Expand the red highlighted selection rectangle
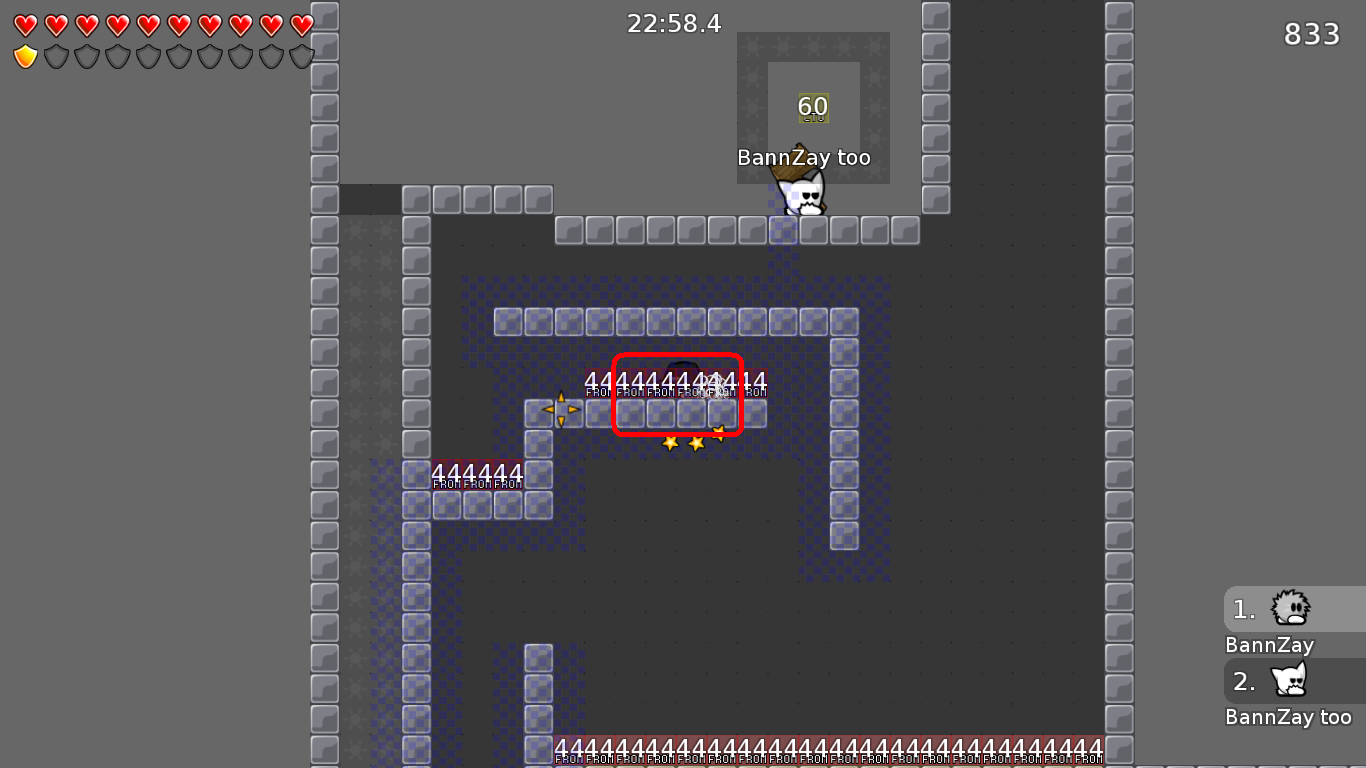 coord(678,393)
